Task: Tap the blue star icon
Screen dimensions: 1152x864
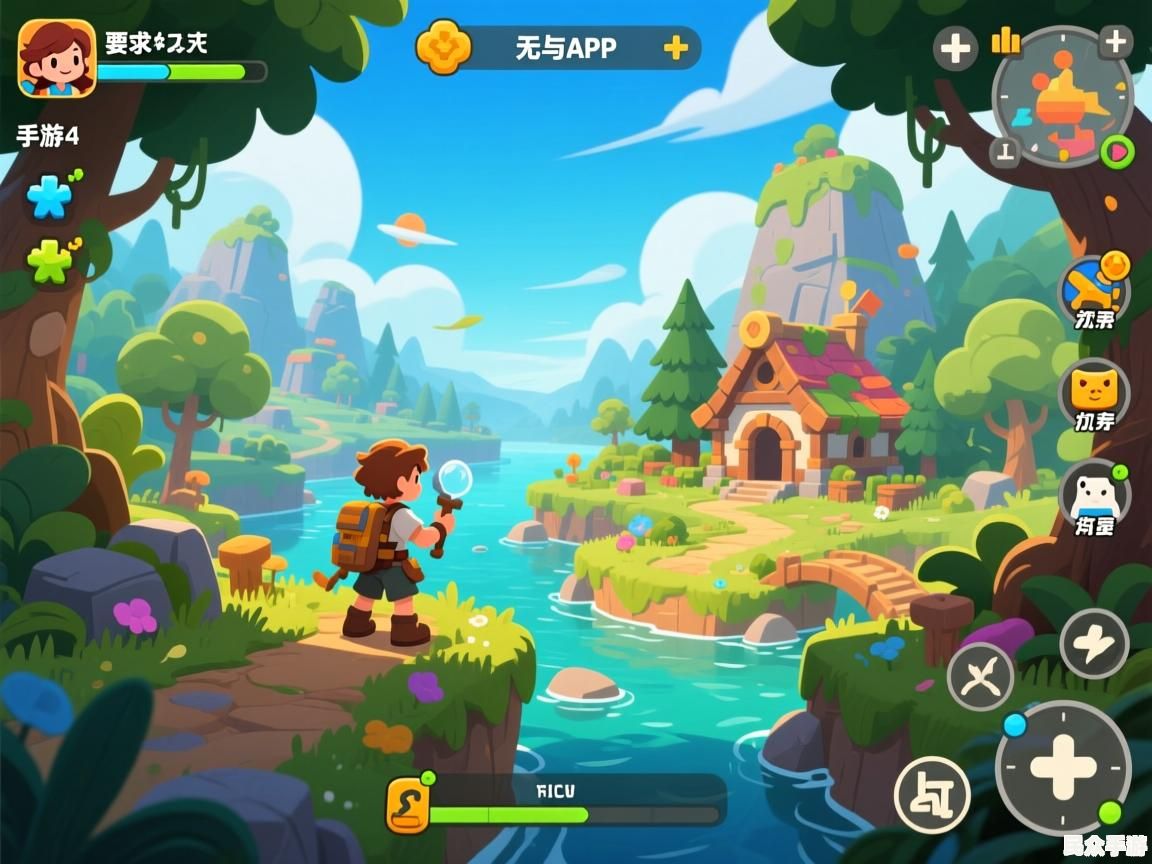Action: [49, 197]
